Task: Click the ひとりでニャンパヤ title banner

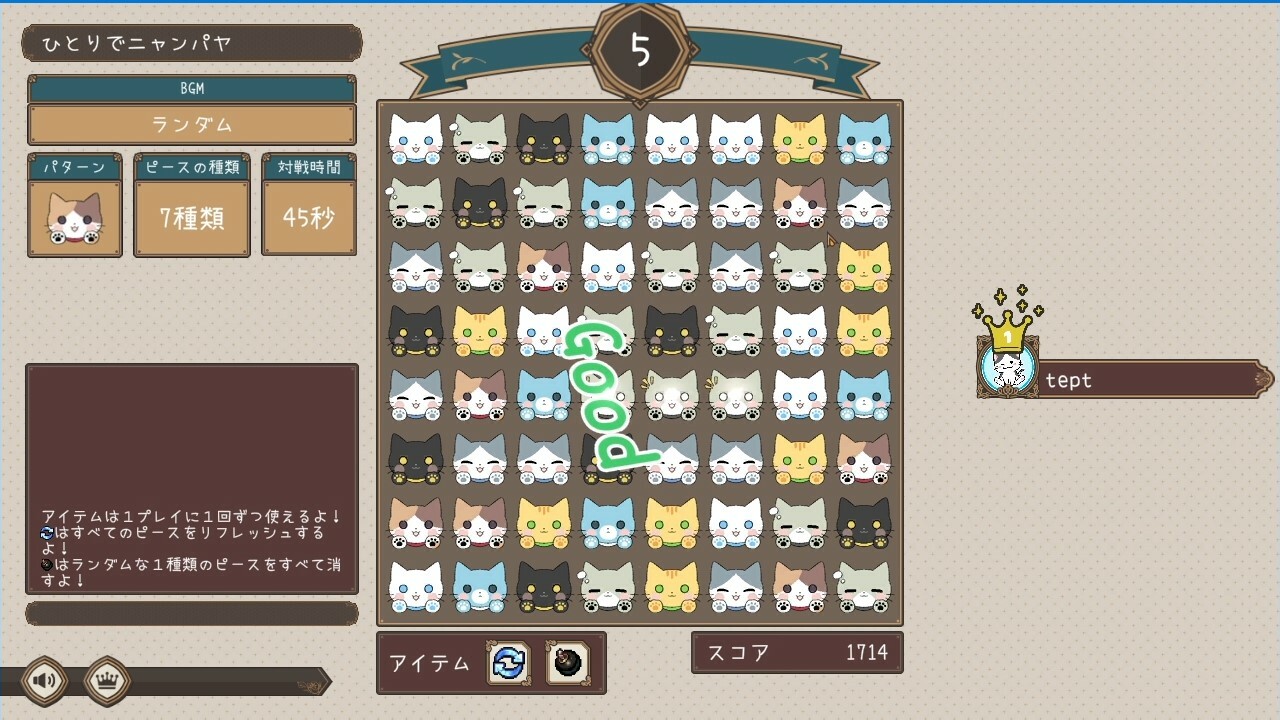Action: click(190, 42)
